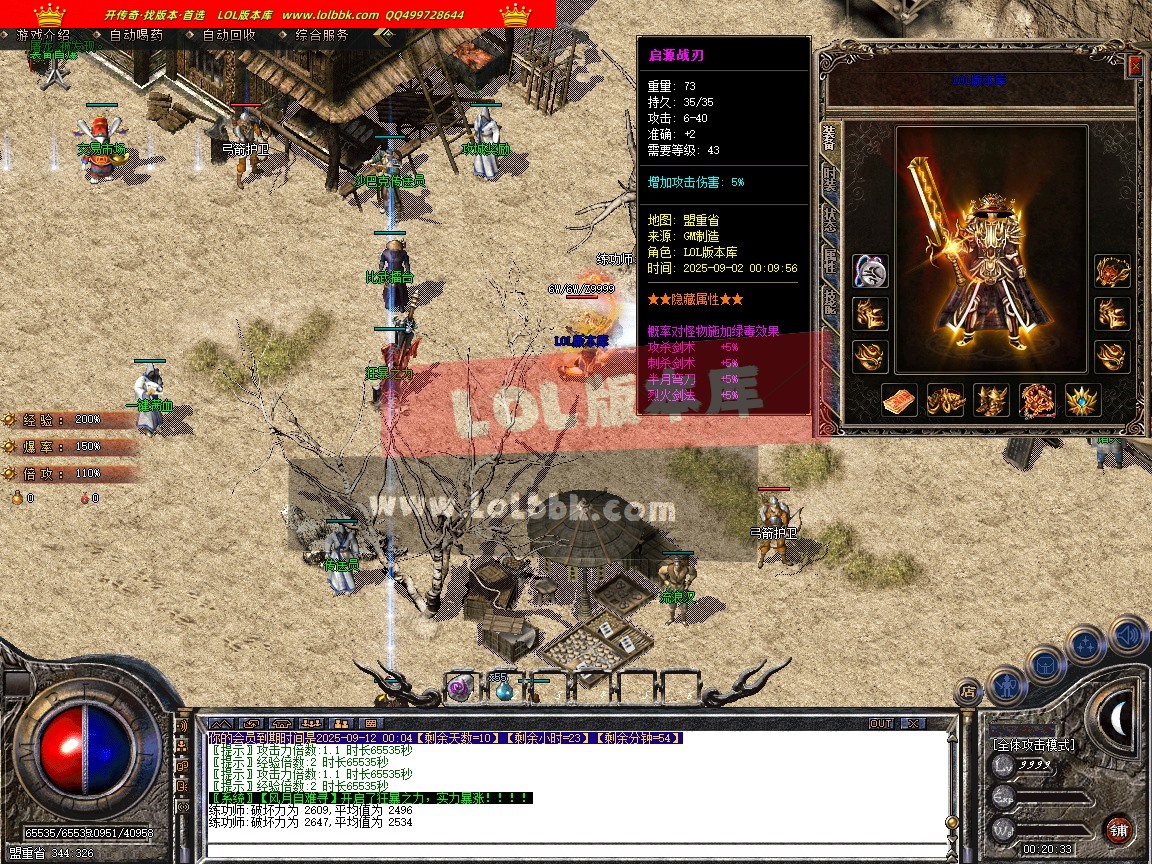Click the OUT button above chat
This screenshot has width=1152, height=864.
[881, 723]
